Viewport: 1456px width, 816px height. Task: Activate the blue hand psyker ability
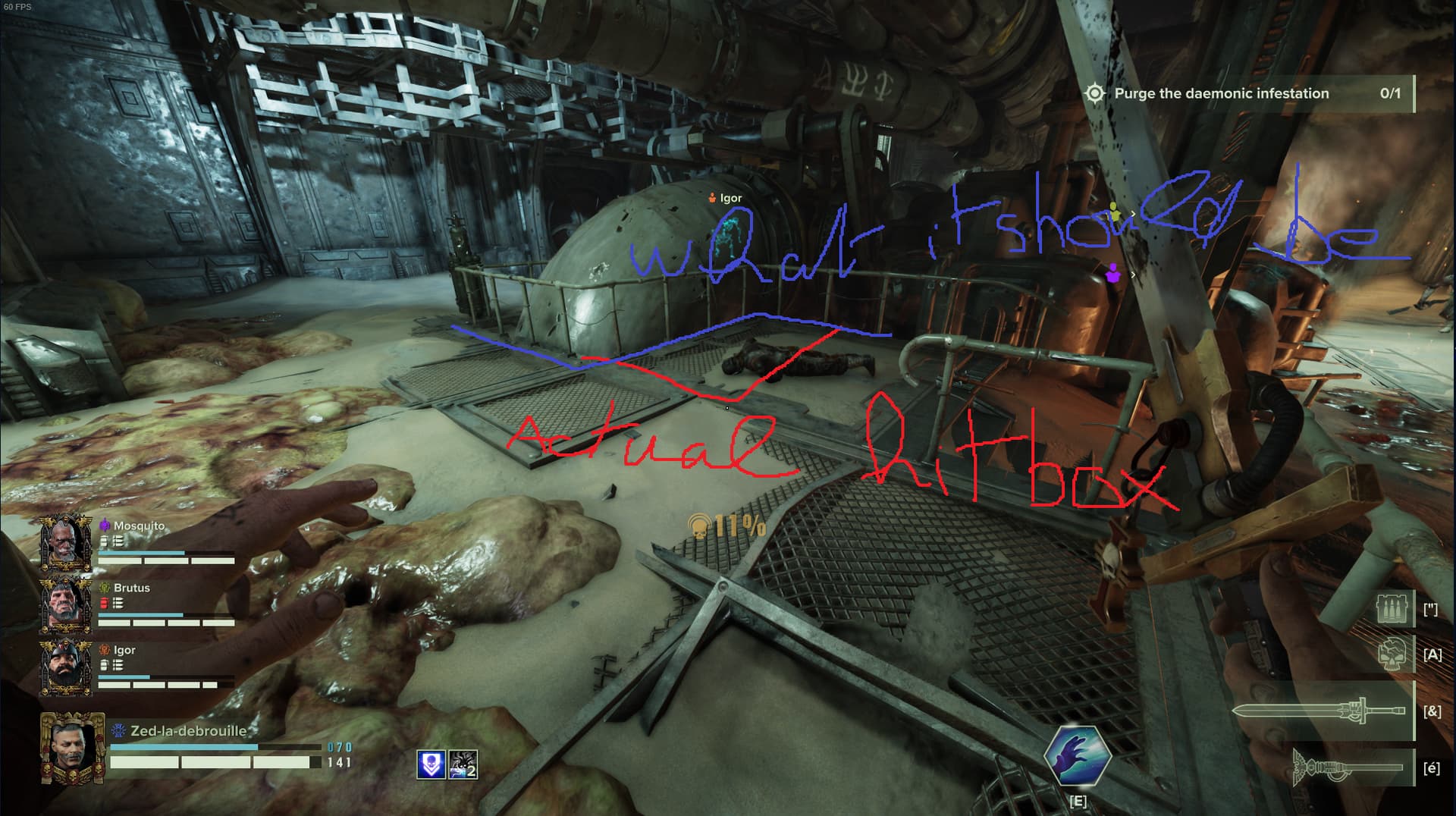(x=1077, y=755)
